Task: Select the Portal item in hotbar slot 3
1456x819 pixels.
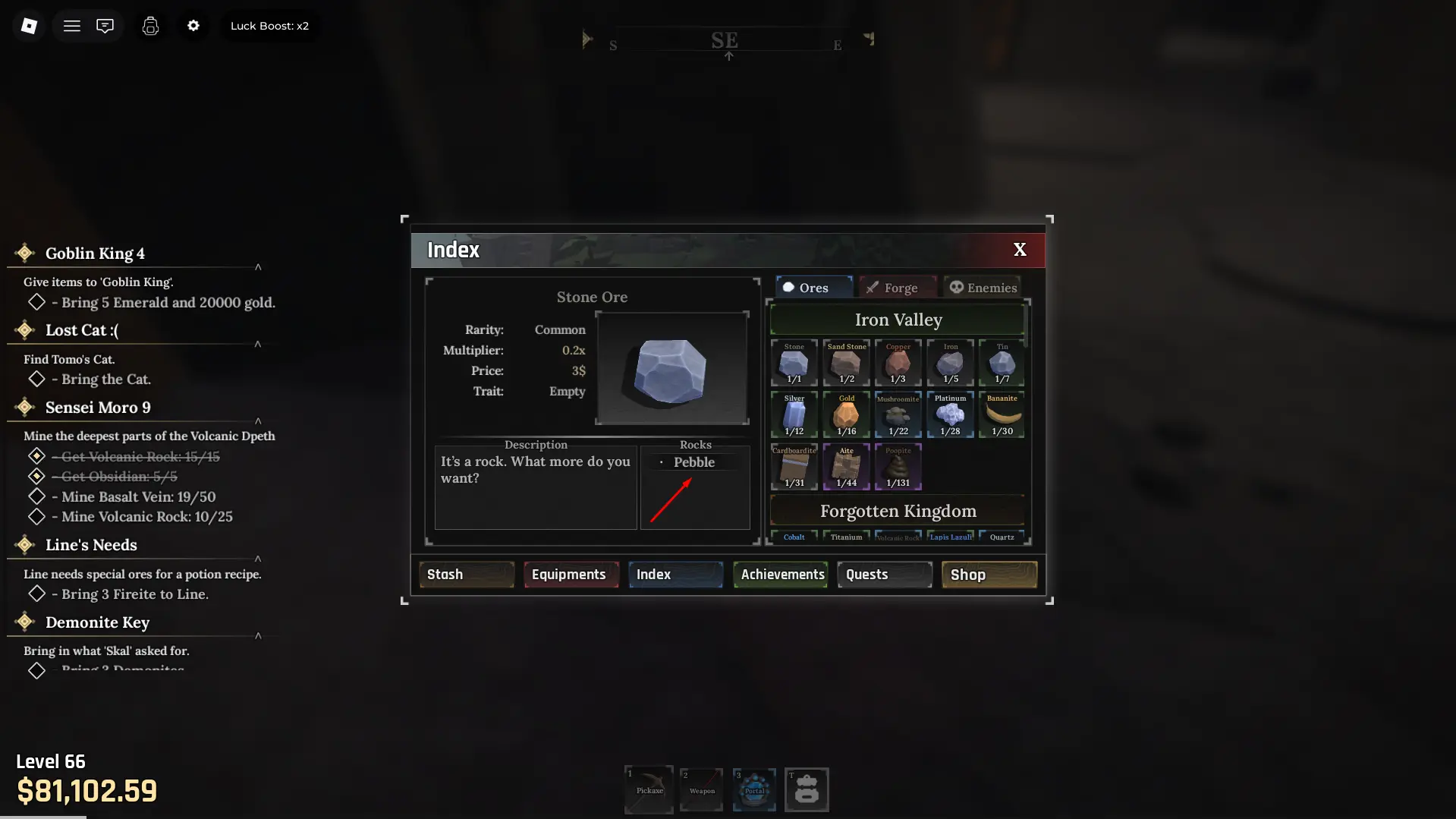Action: pyautogui.click(x=754, y=789)
